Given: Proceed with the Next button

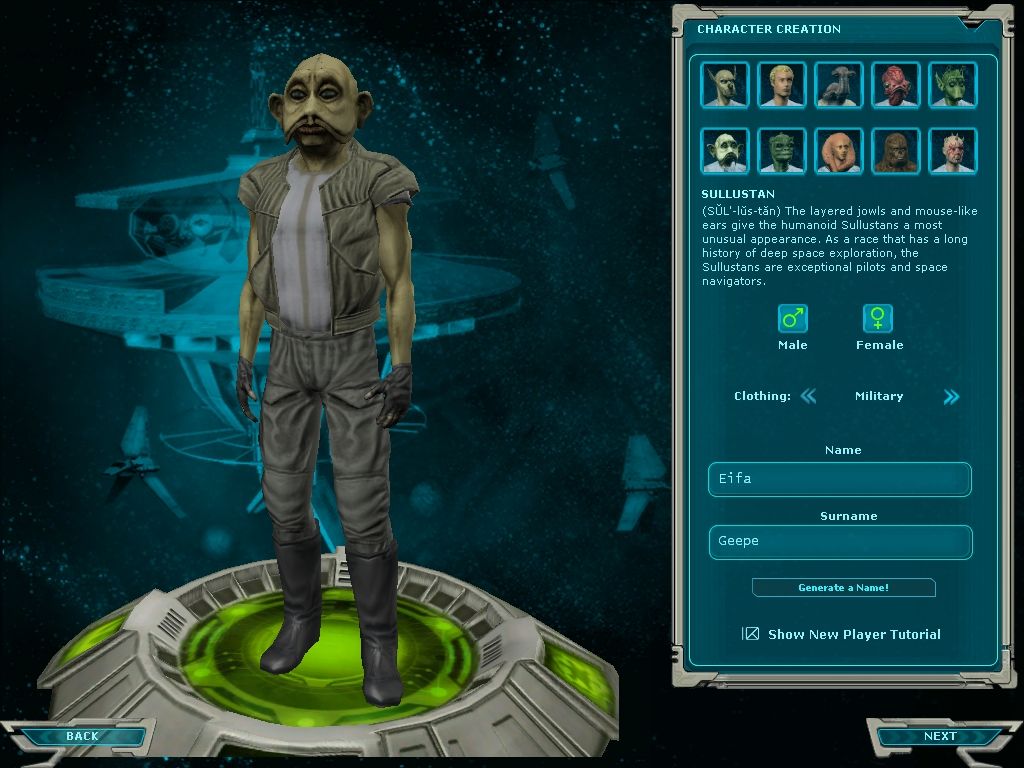Looking at the screenshot, I should coord(940,737).
